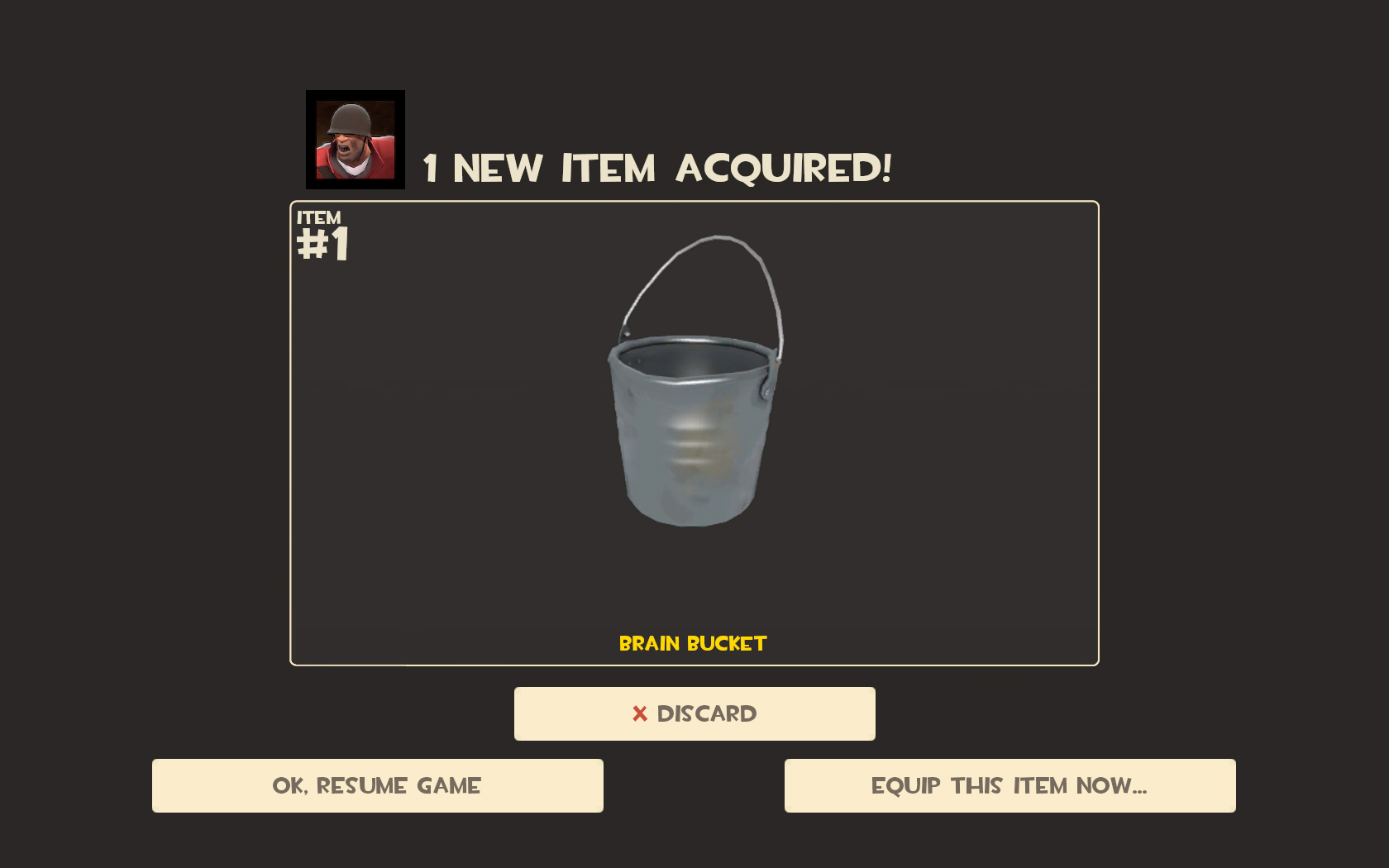This screenshot has width=1389, height=868.
Task: Click the red X icon on Discard button
Action: [x=638, y=713]
